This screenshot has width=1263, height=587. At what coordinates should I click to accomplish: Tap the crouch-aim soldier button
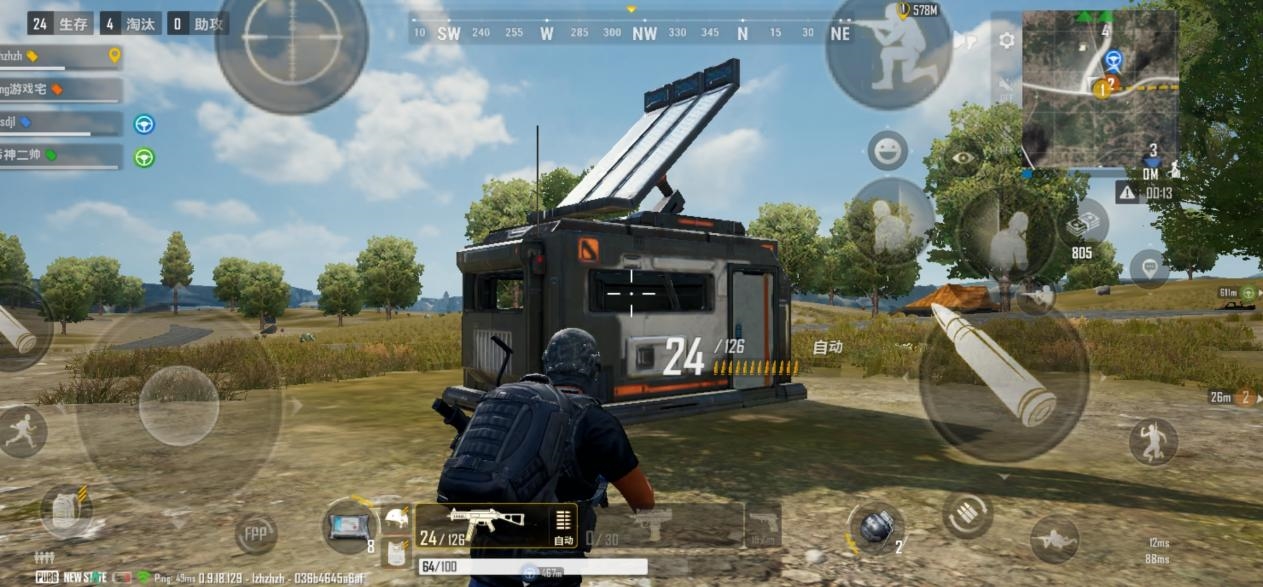click(x=888, y=52)
